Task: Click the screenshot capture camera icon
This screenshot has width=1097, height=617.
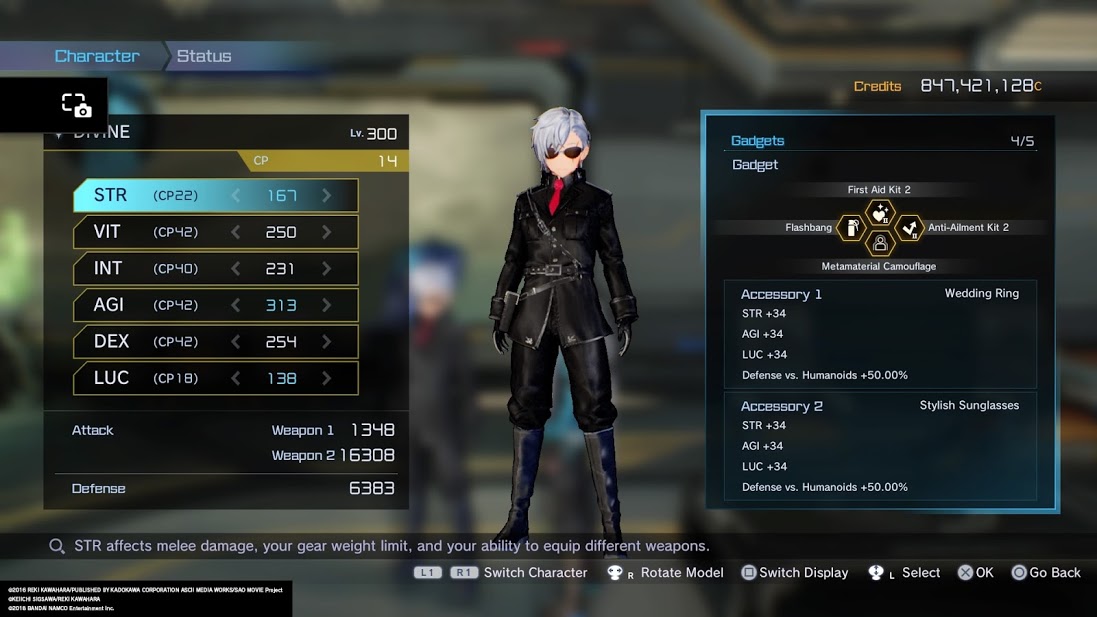Action: pos(76,105)
